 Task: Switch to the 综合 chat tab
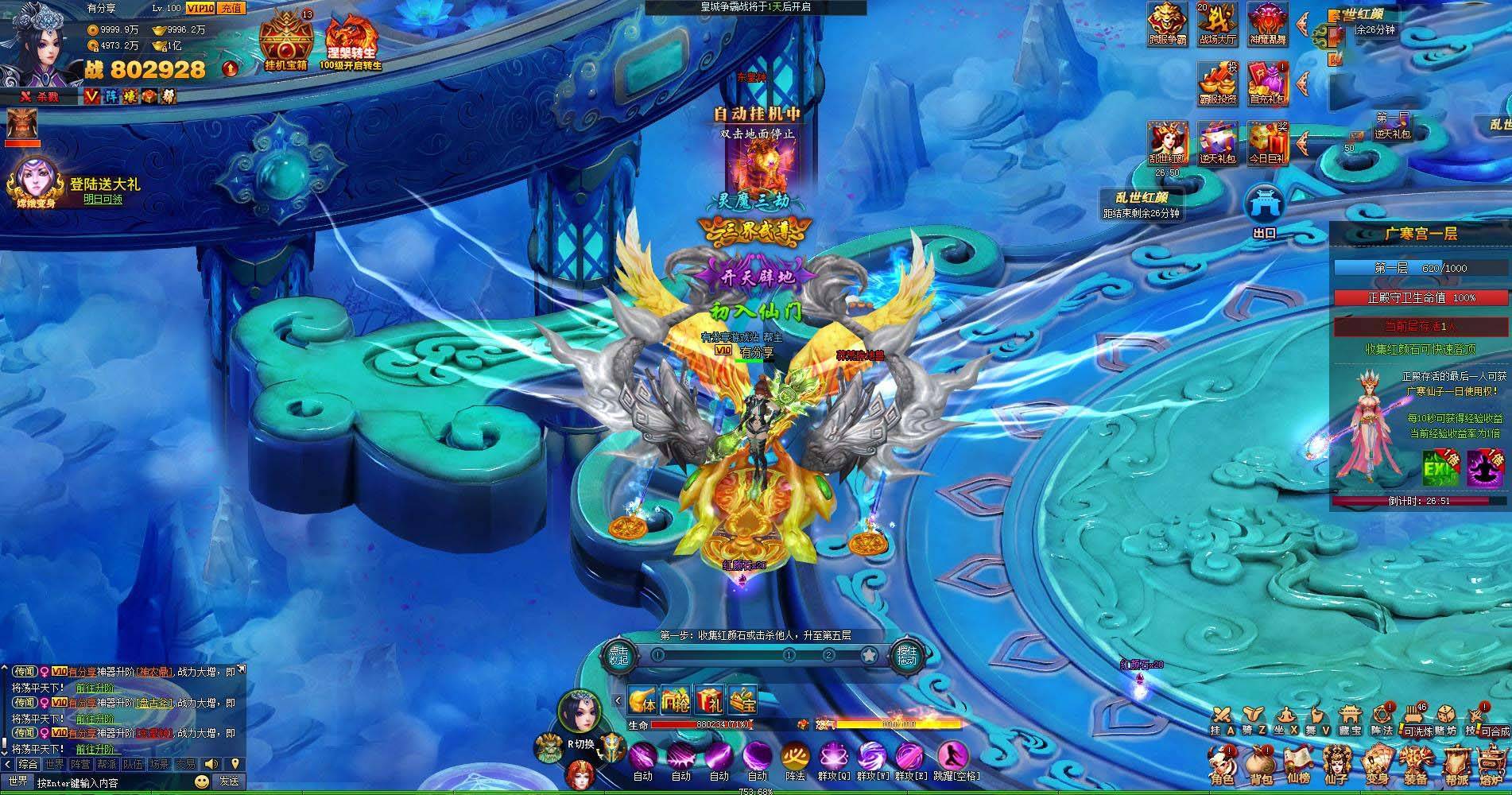29,765
